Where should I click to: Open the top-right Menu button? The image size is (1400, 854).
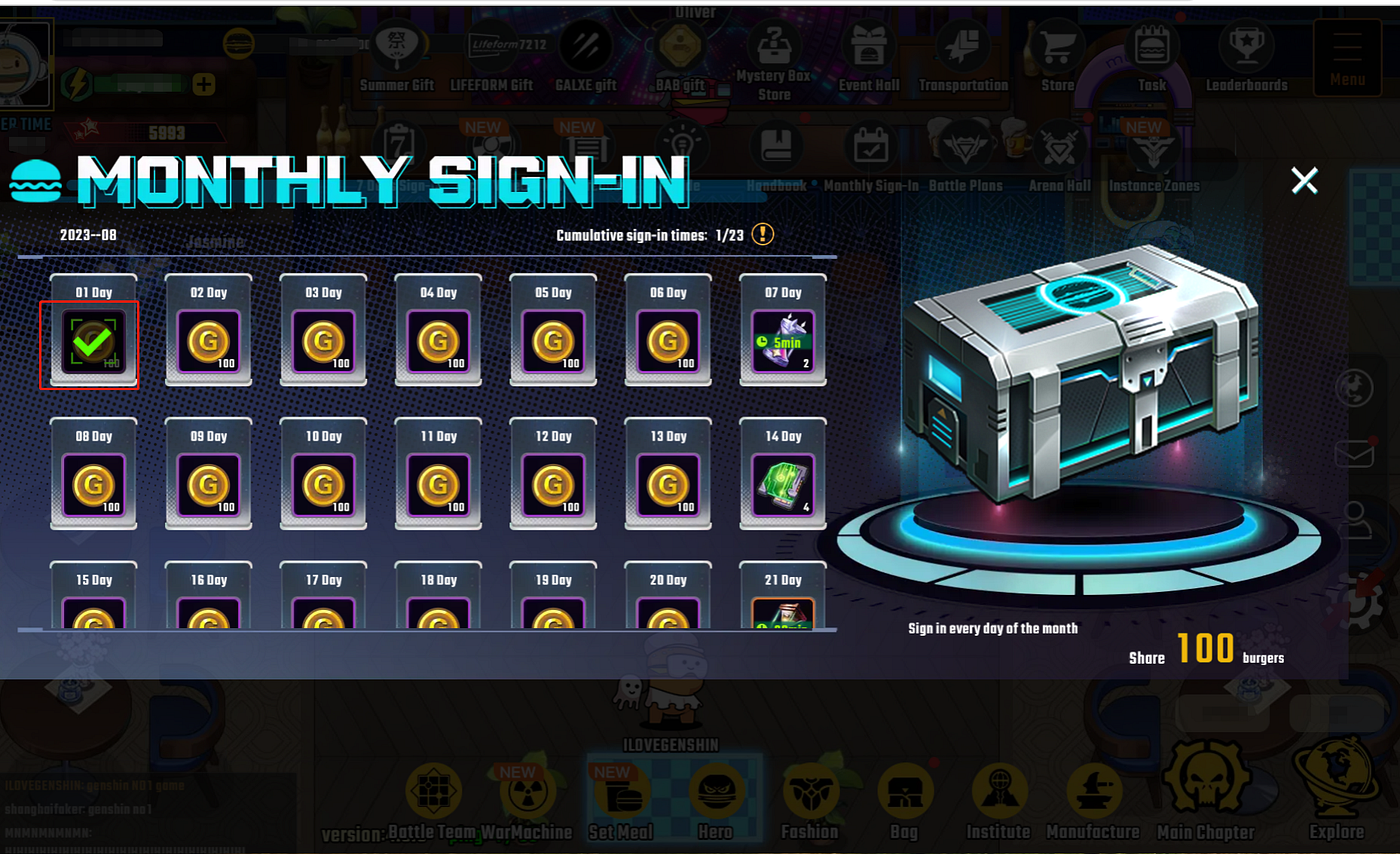(1347, 56)
